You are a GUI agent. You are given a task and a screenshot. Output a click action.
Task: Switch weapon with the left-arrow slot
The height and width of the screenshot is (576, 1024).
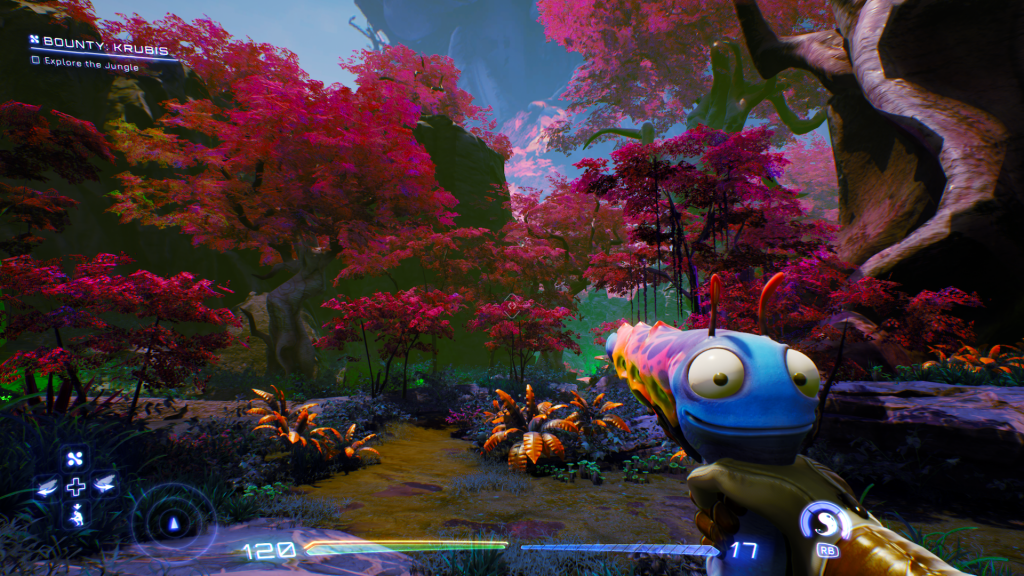[47, 487]
